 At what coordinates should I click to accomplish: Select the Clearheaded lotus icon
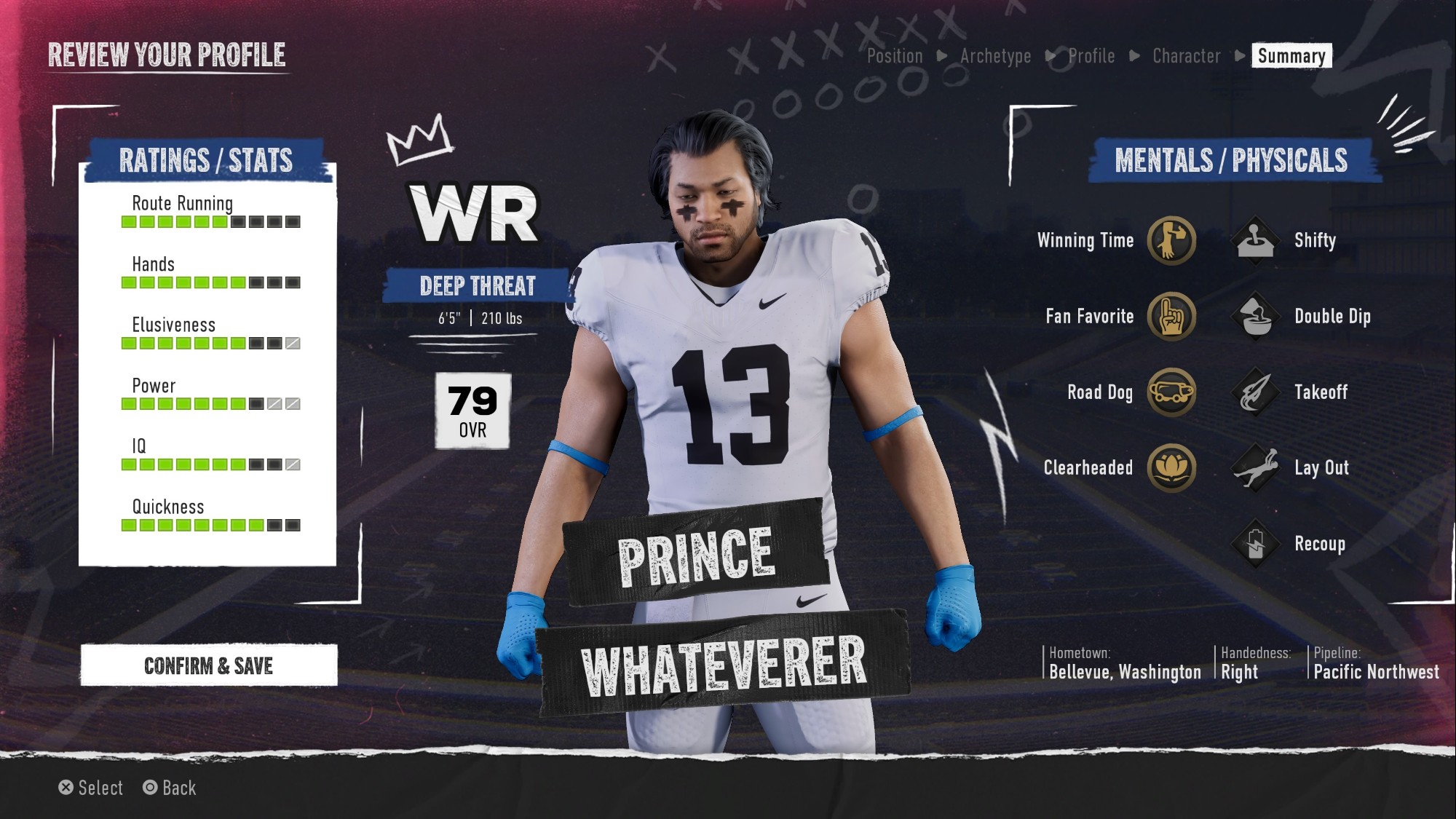click(x=1171, y=467)
